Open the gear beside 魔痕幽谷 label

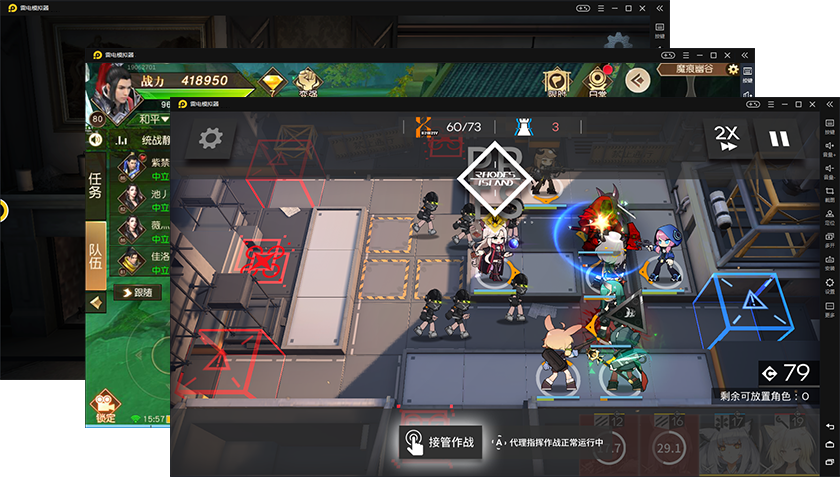(x=732, y=70)
